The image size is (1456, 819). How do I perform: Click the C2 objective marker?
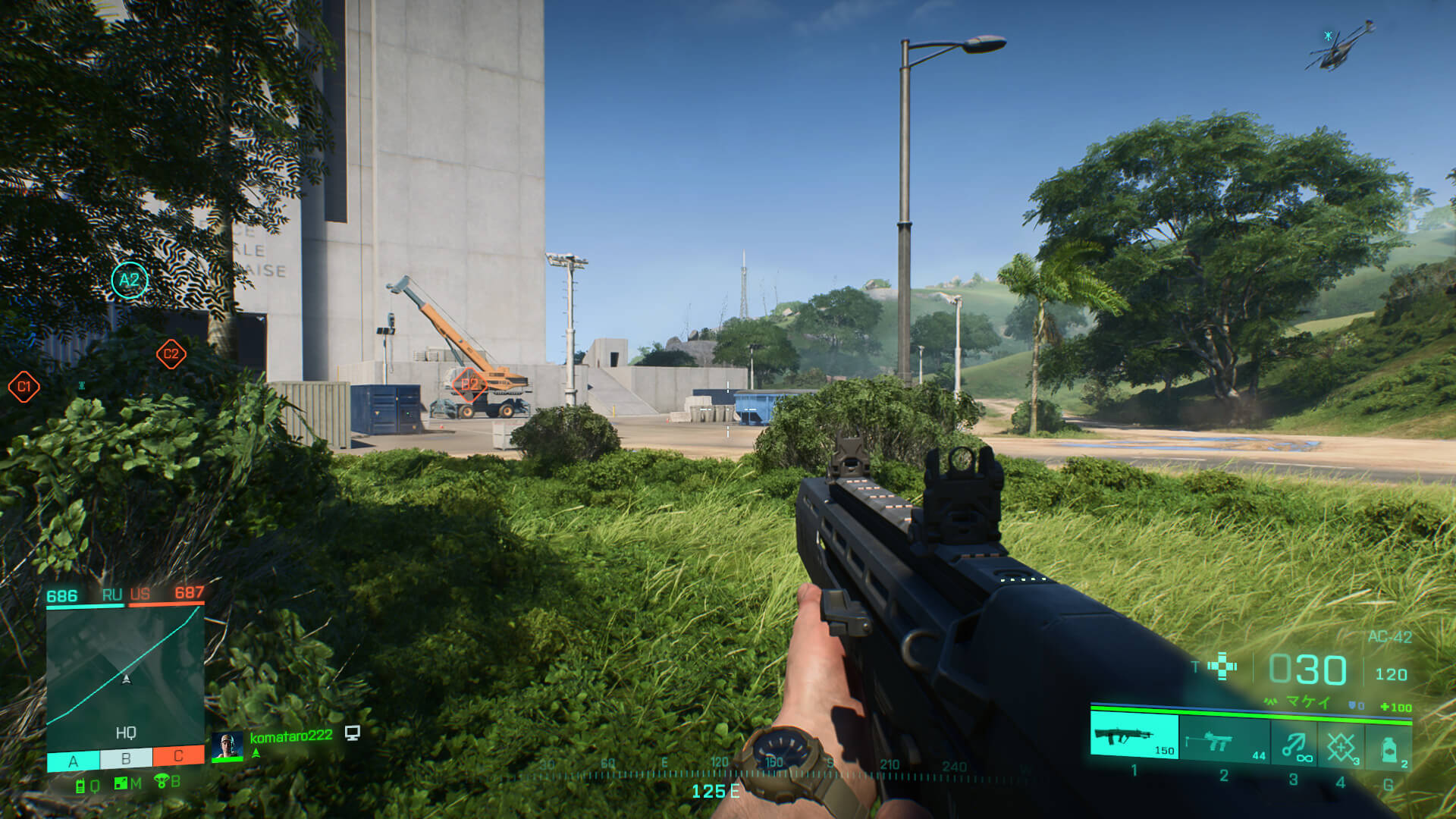pos(171,353)
